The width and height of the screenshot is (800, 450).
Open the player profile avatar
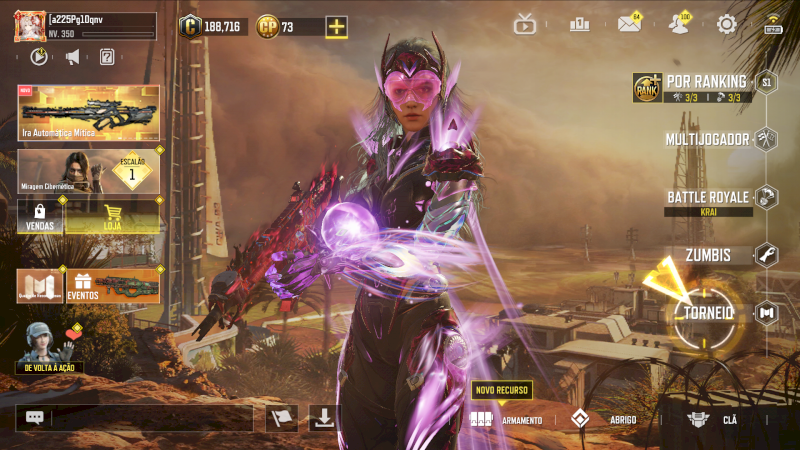point(29,27)
